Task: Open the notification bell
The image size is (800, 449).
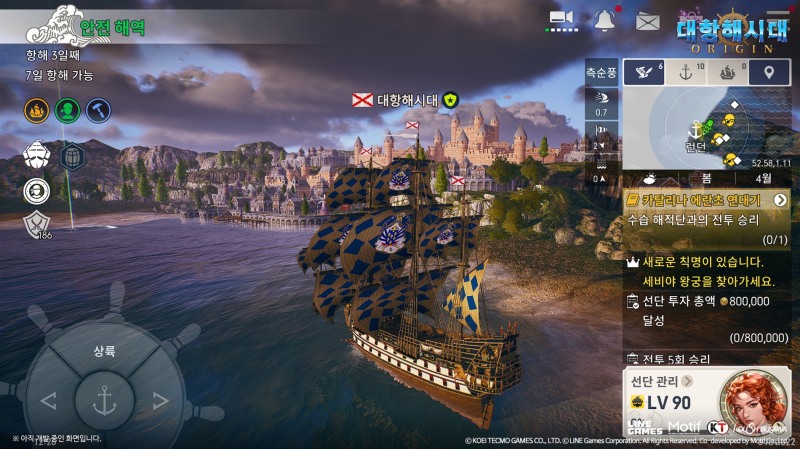Action: click(x=604, y=19)
